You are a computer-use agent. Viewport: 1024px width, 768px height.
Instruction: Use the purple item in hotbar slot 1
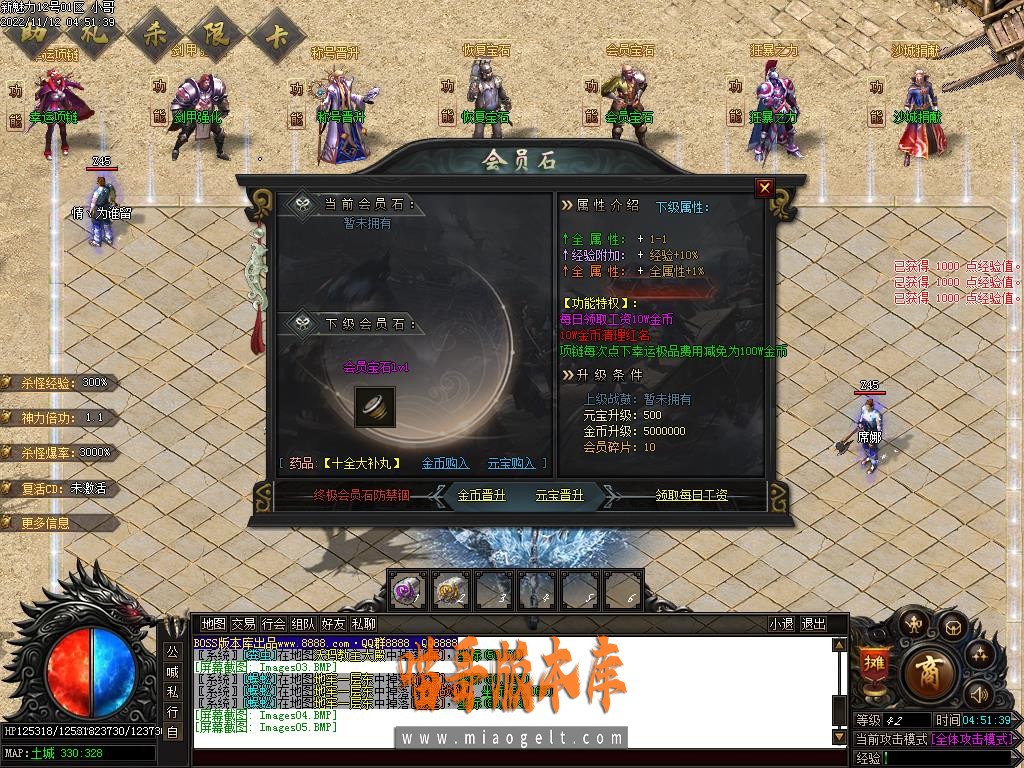point(408,589)
